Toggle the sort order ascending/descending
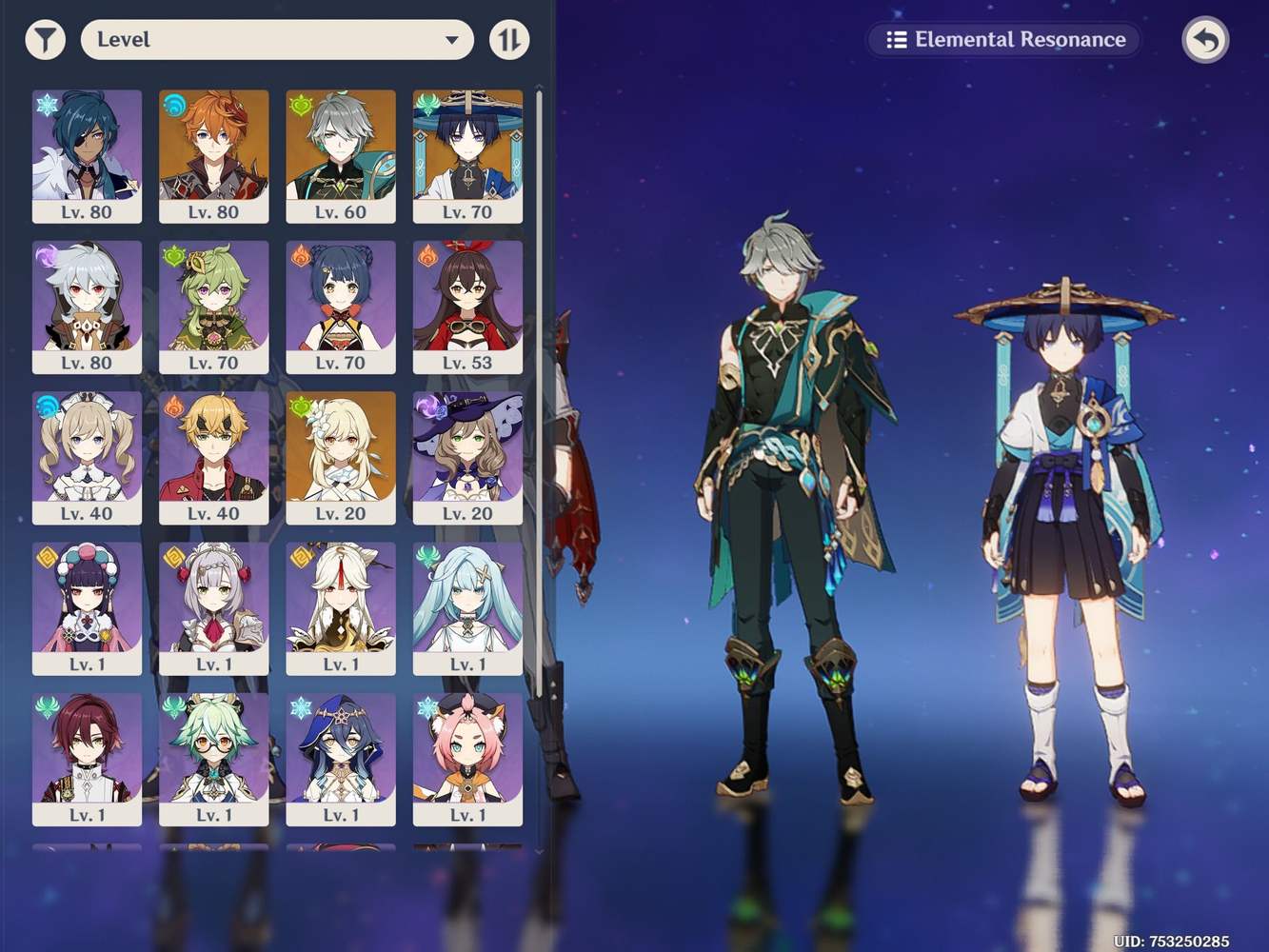This screenshot has height=952, width=1269. point(510,40)
